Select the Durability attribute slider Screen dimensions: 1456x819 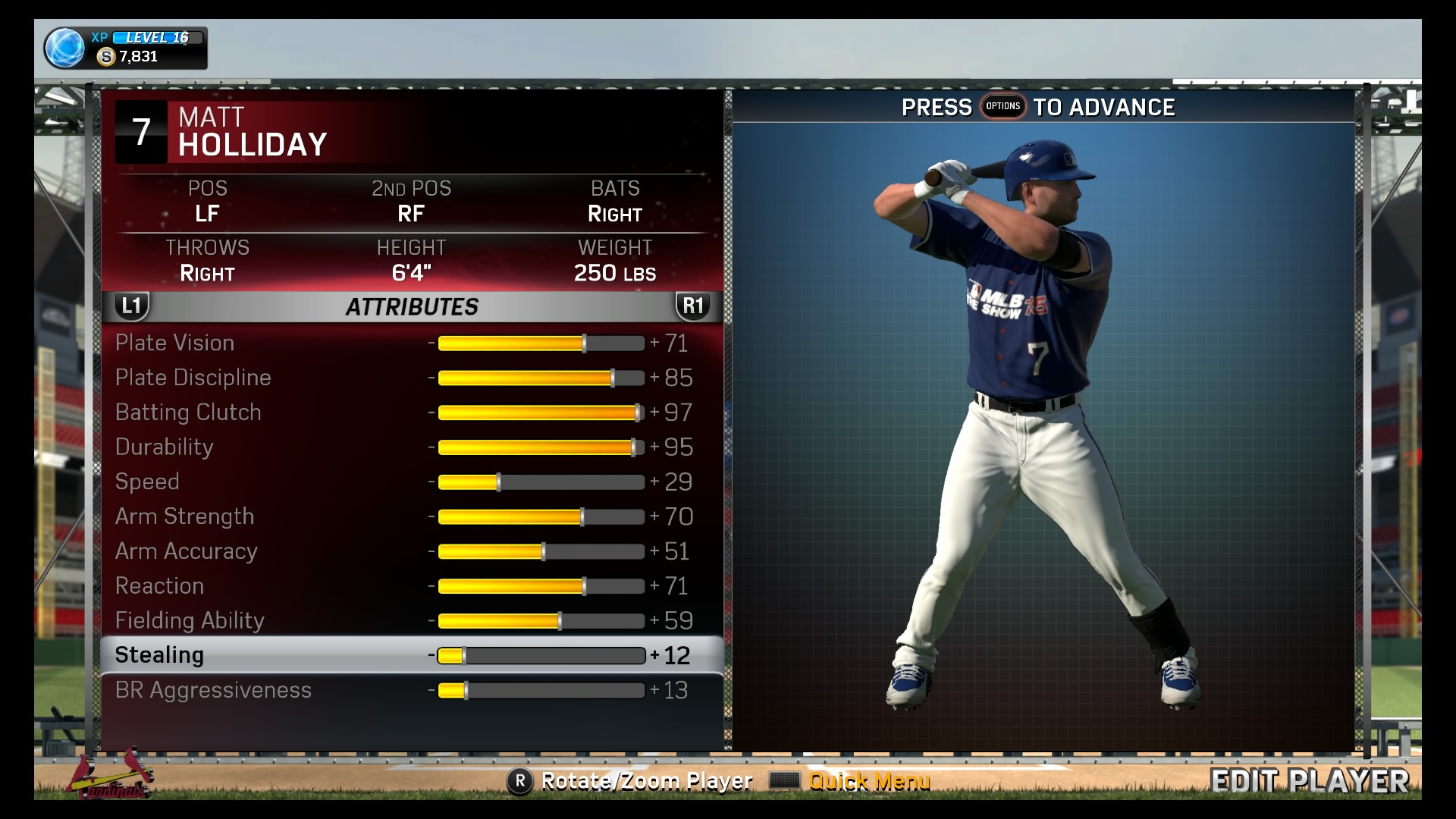point(541,447)
